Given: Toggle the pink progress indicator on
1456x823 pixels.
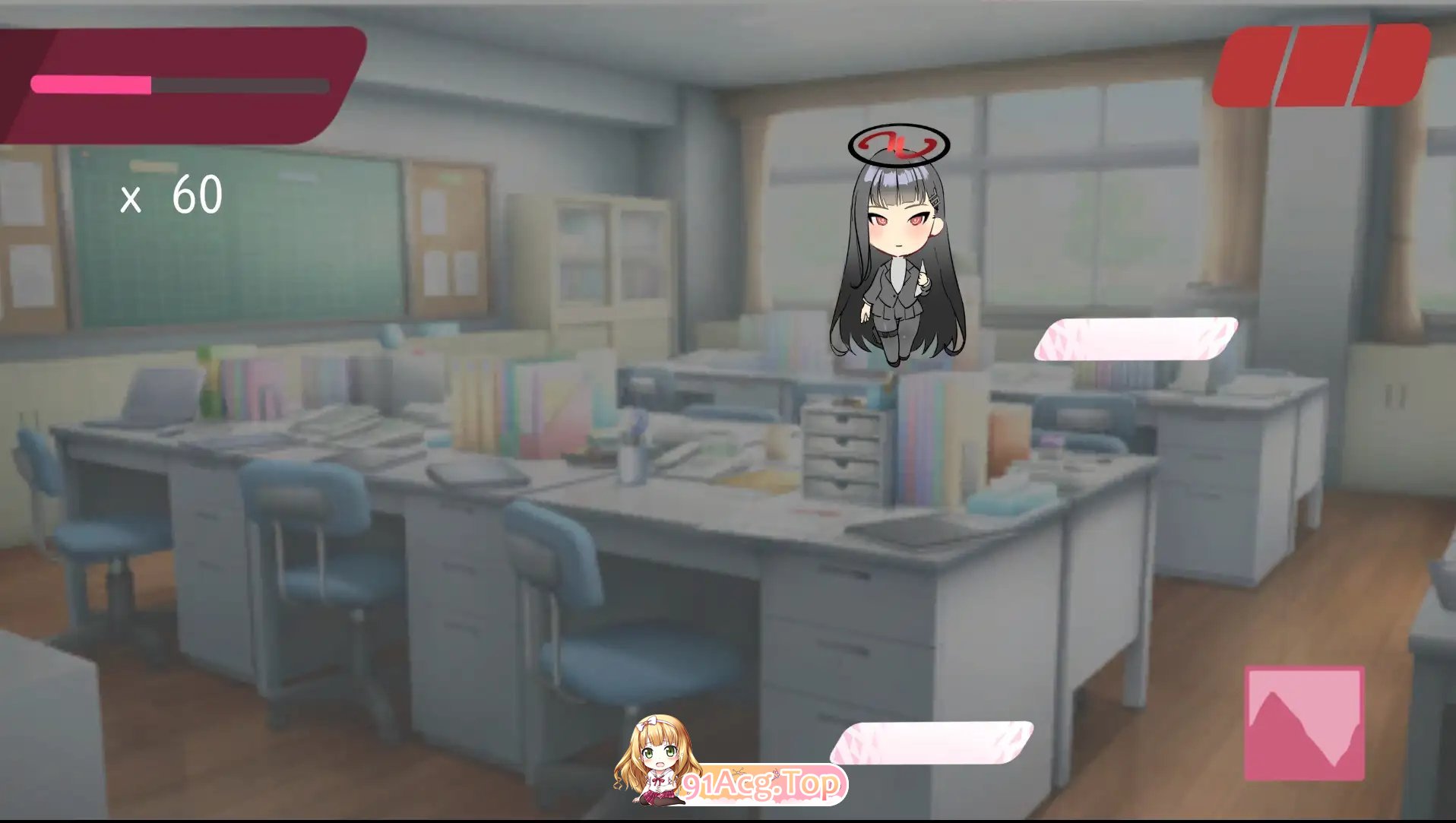Looking at the screenshot, I should pos(91,84).
